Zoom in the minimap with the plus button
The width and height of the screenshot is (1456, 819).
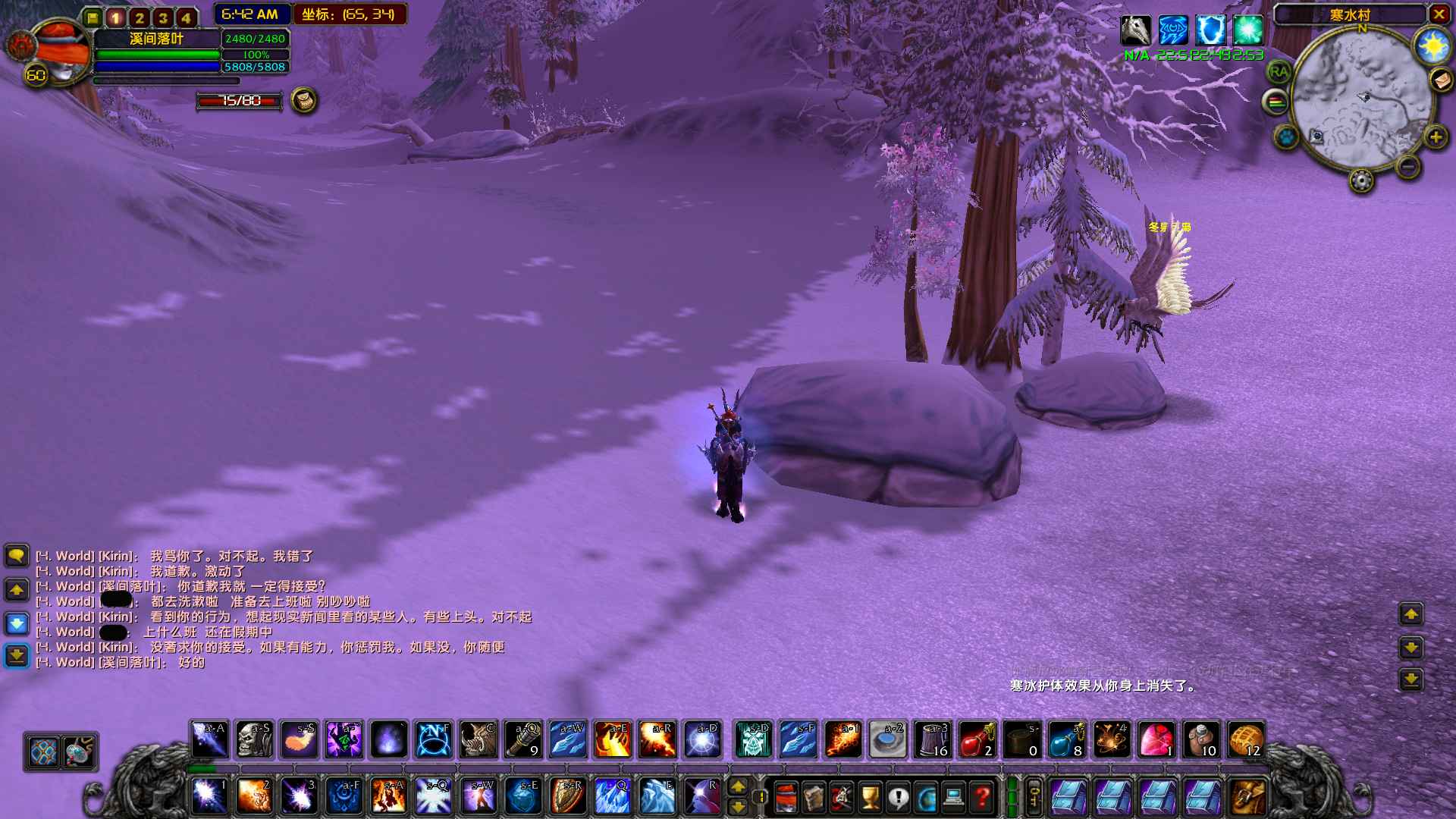click(1435, 137)
